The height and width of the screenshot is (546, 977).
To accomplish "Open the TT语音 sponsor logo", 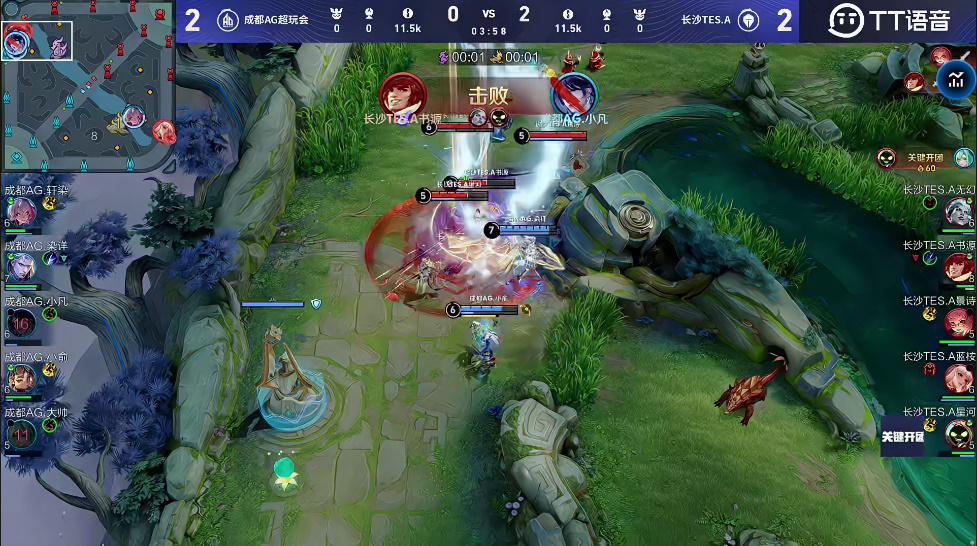I will [887, 20].
